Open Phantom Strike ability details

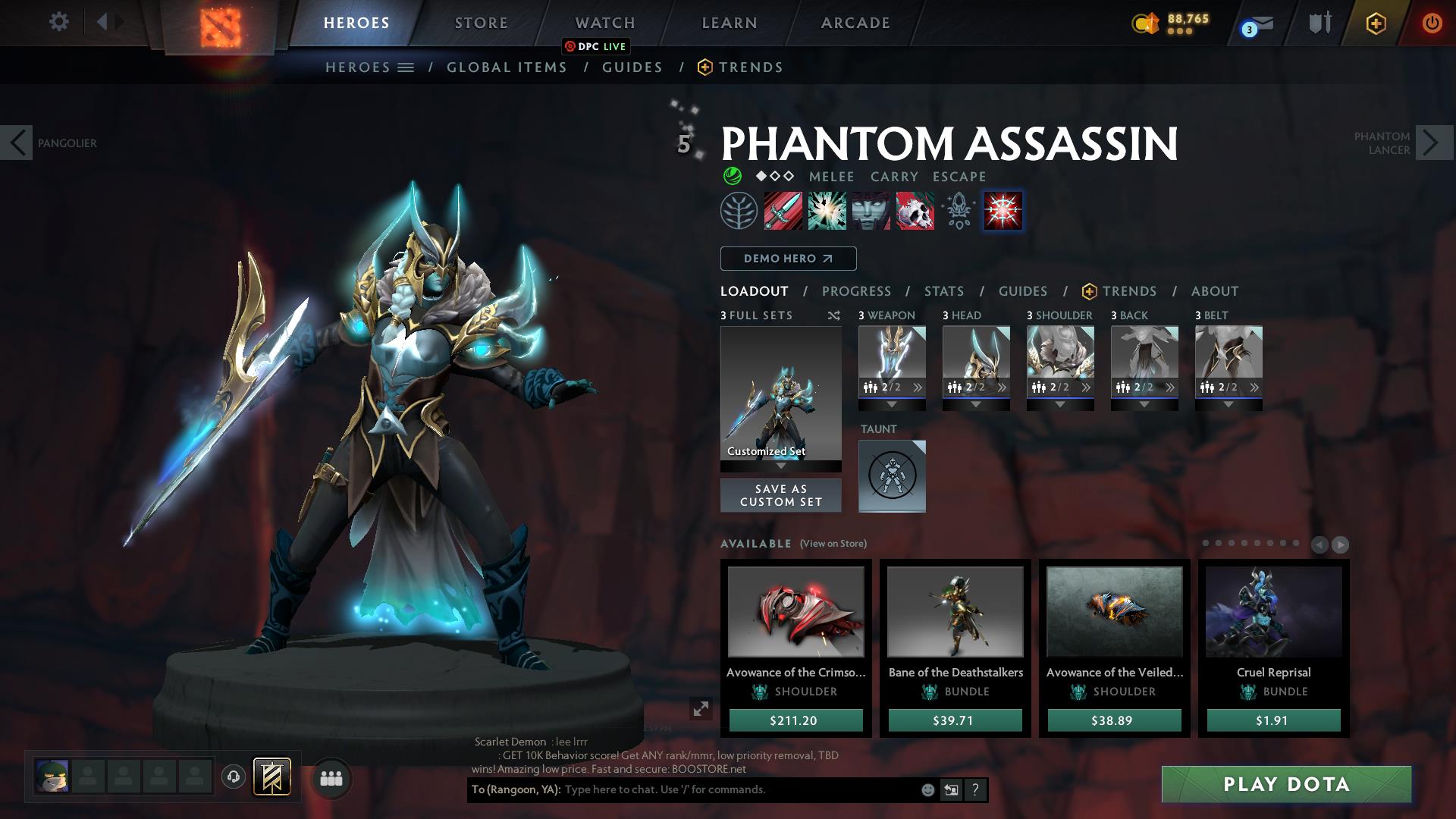(826, 211)
